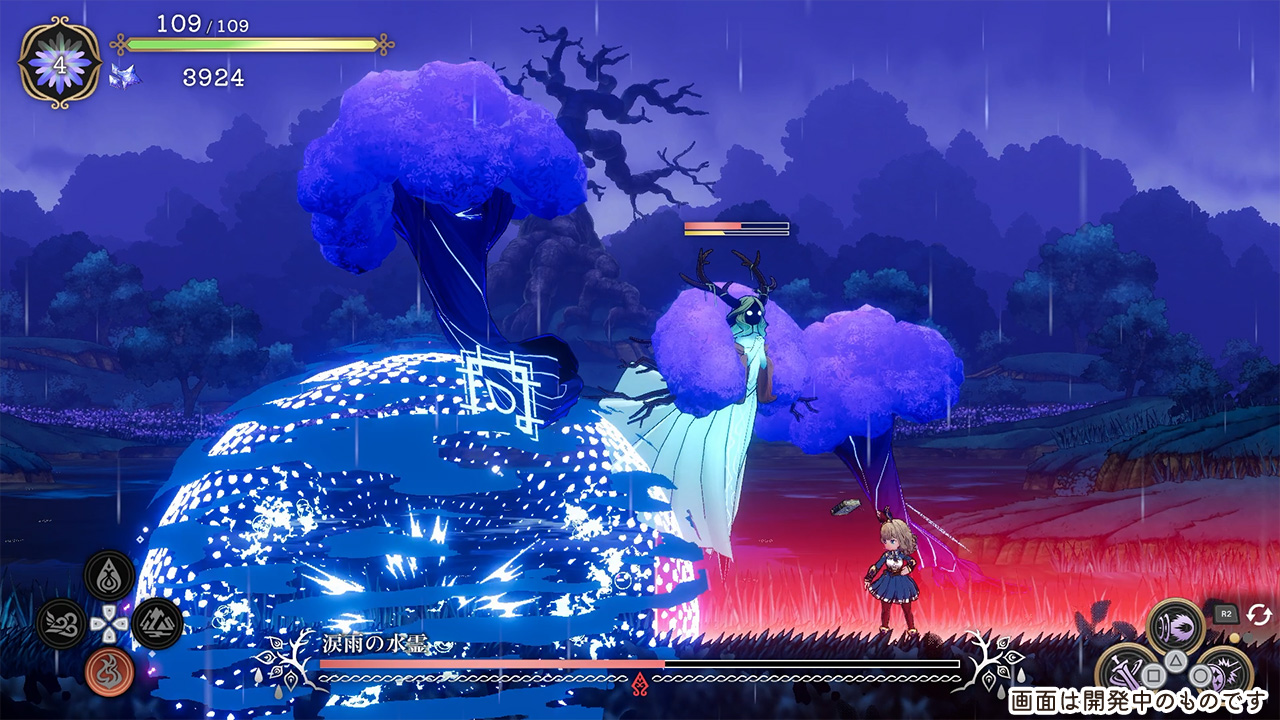Select the water droplet element icon
Image resolution: width=1280 pixels, height=720 pixels.
coord(109,576)
